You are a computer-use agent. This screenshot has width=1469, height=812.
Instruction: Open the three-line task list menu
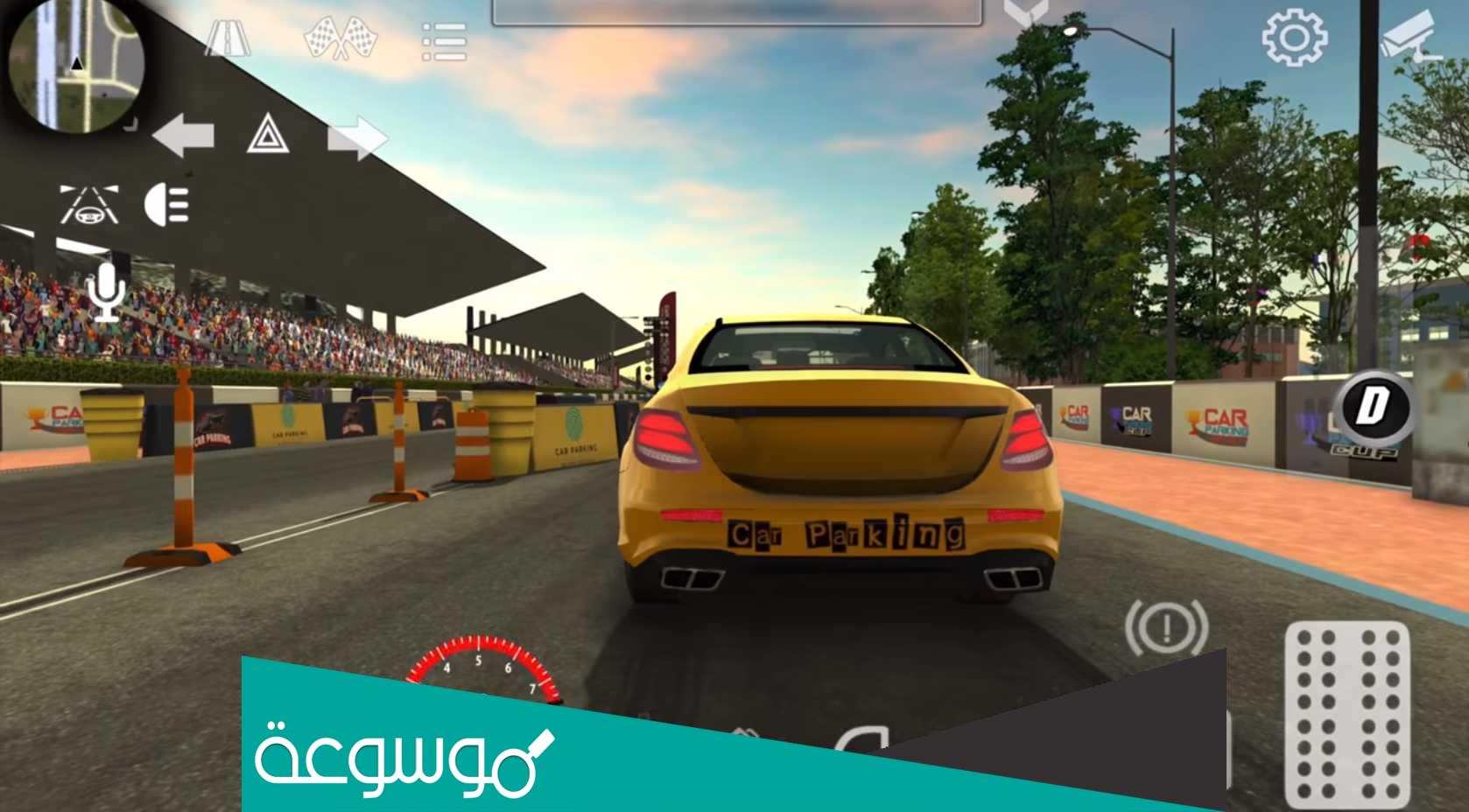point(442,39)
